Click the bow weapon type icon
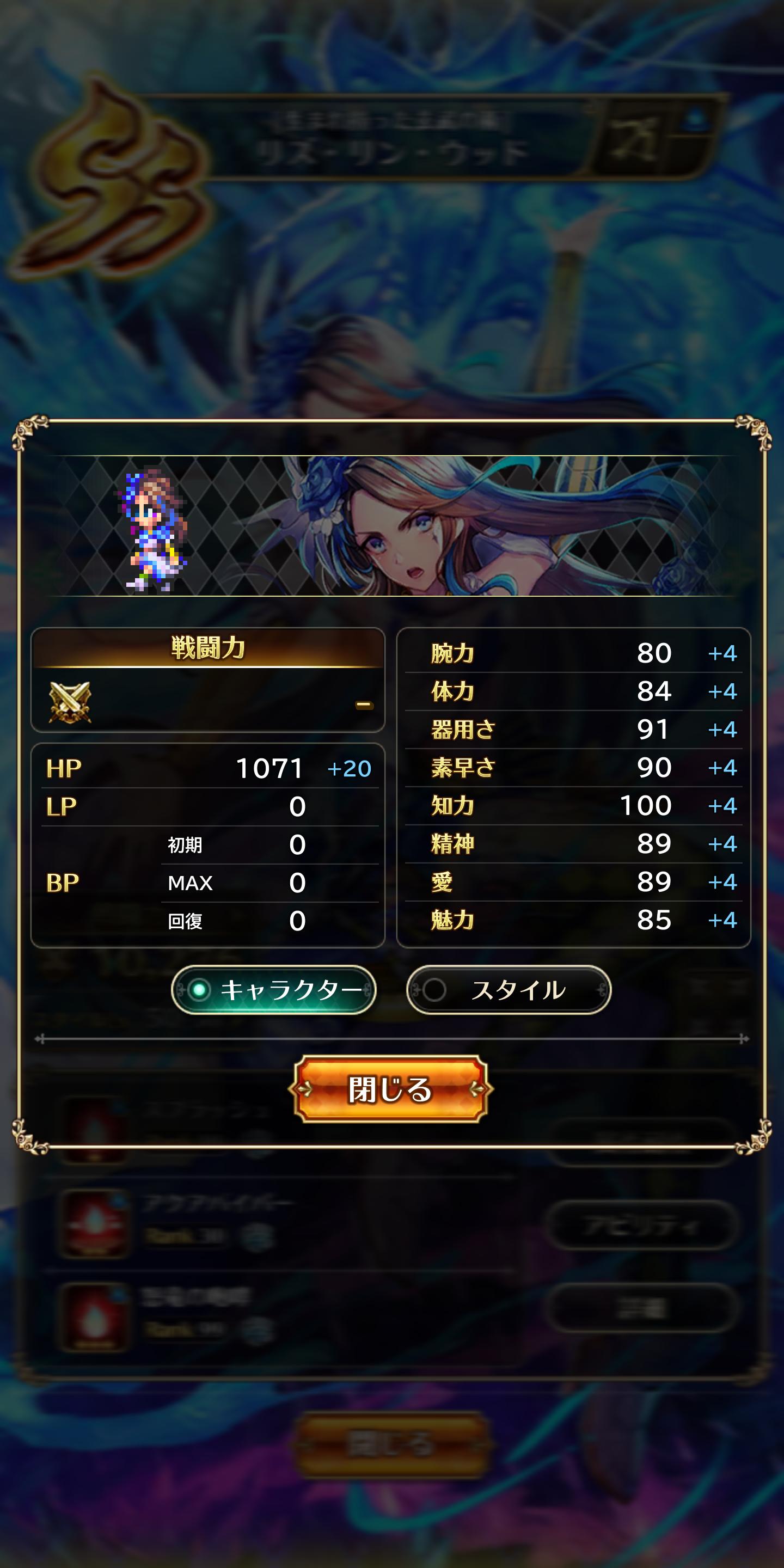The width and height of the screenshot is (784, 1568). (x=633, y=139)
